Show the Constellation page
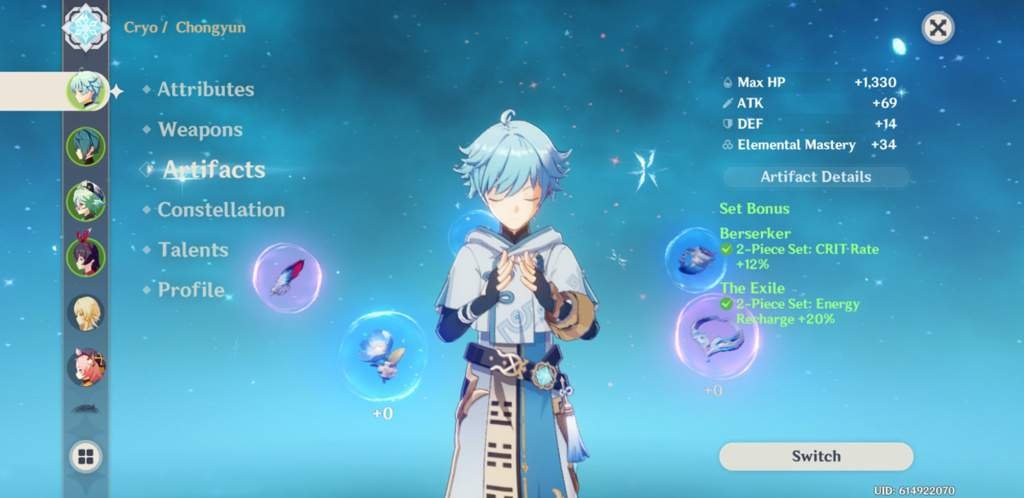1024x498 pixels. click(x=221, y=210)
